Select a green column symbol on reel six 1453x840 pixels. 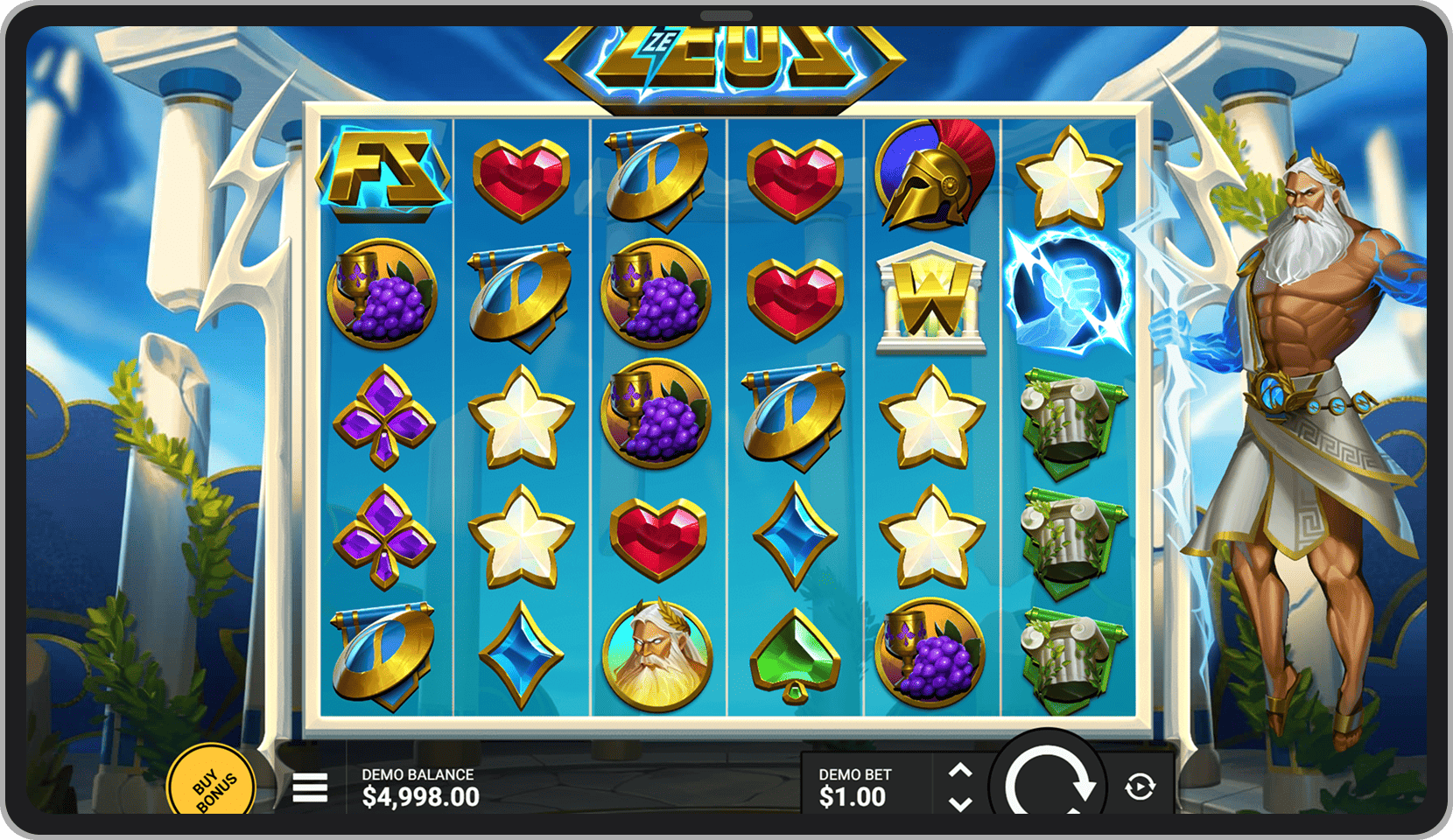click(1070, 418)
